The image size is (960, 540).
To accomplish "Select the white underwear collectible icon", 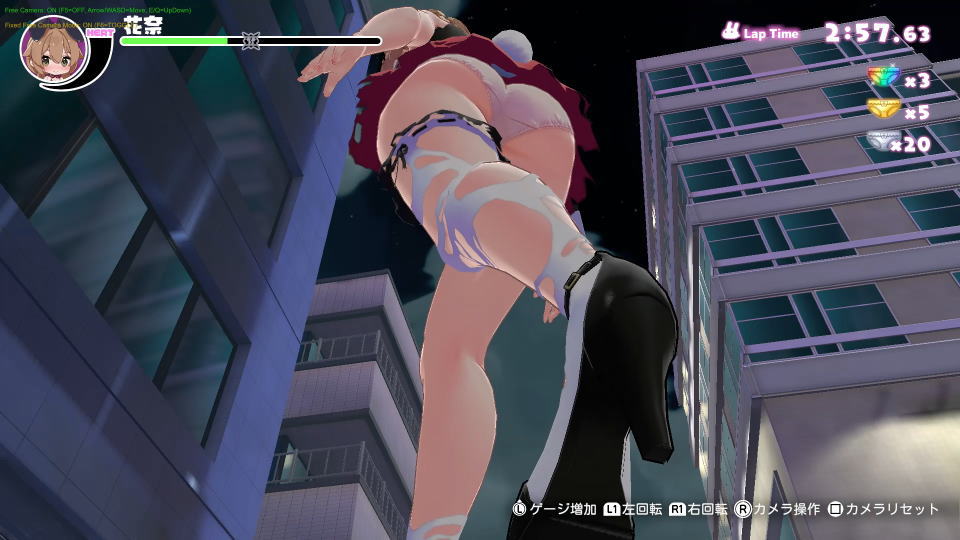I will point(882,143).
